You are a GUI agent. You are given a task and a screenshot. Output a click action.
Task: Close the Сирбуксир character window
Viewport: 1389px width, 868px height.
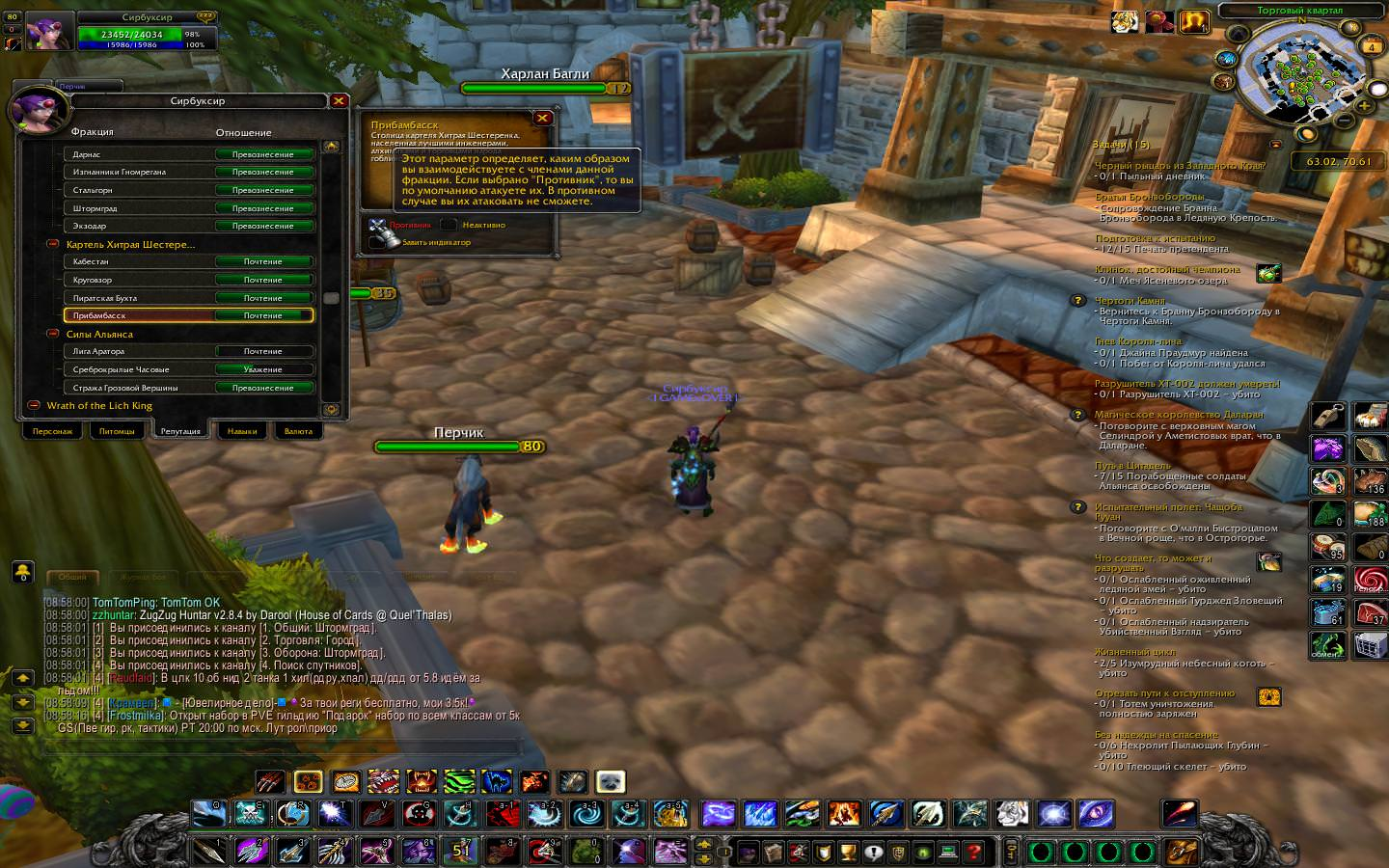(339, 100)
